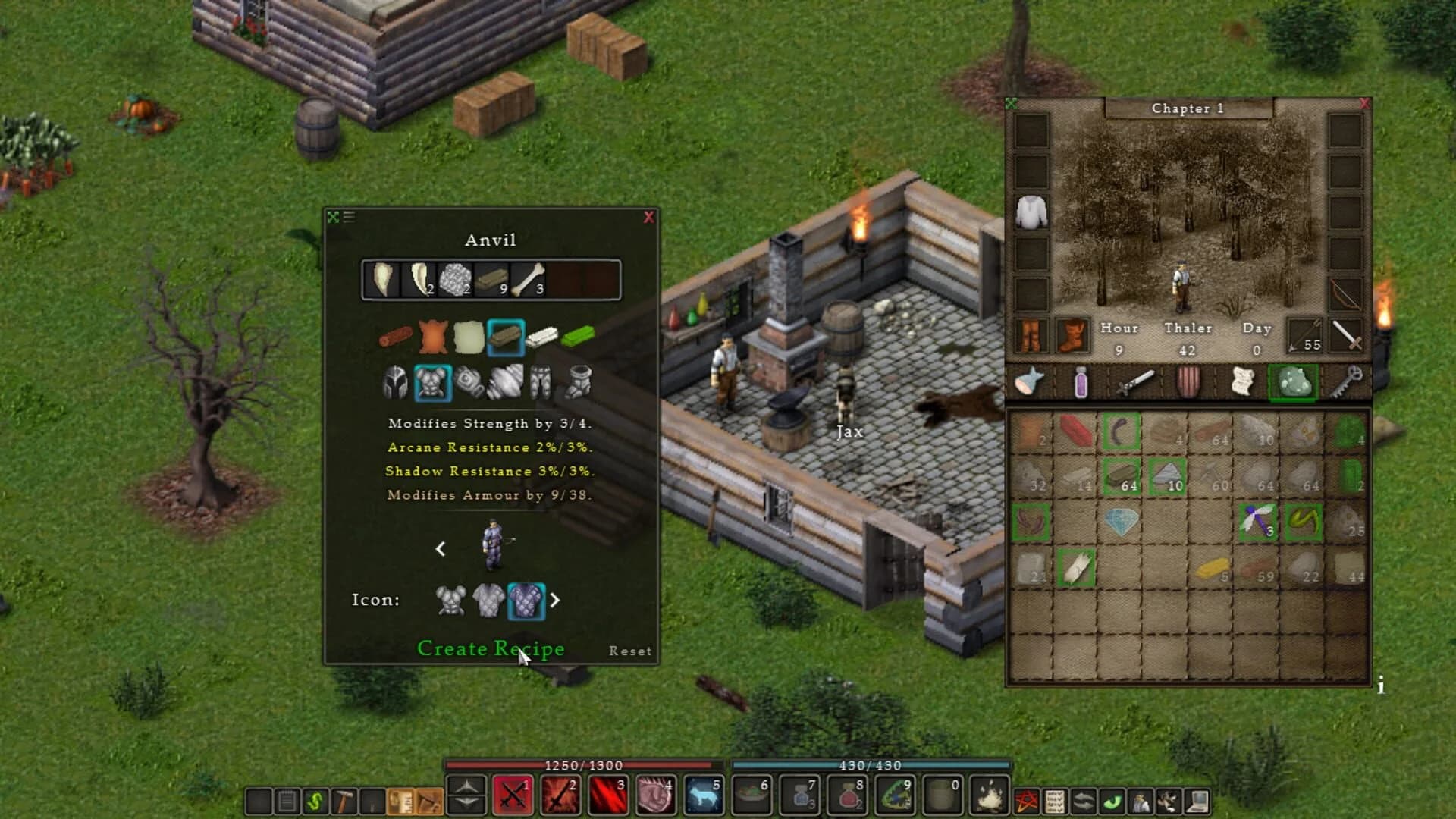
Task: Expand next icon options with right arrow
Action: (556, 600)
